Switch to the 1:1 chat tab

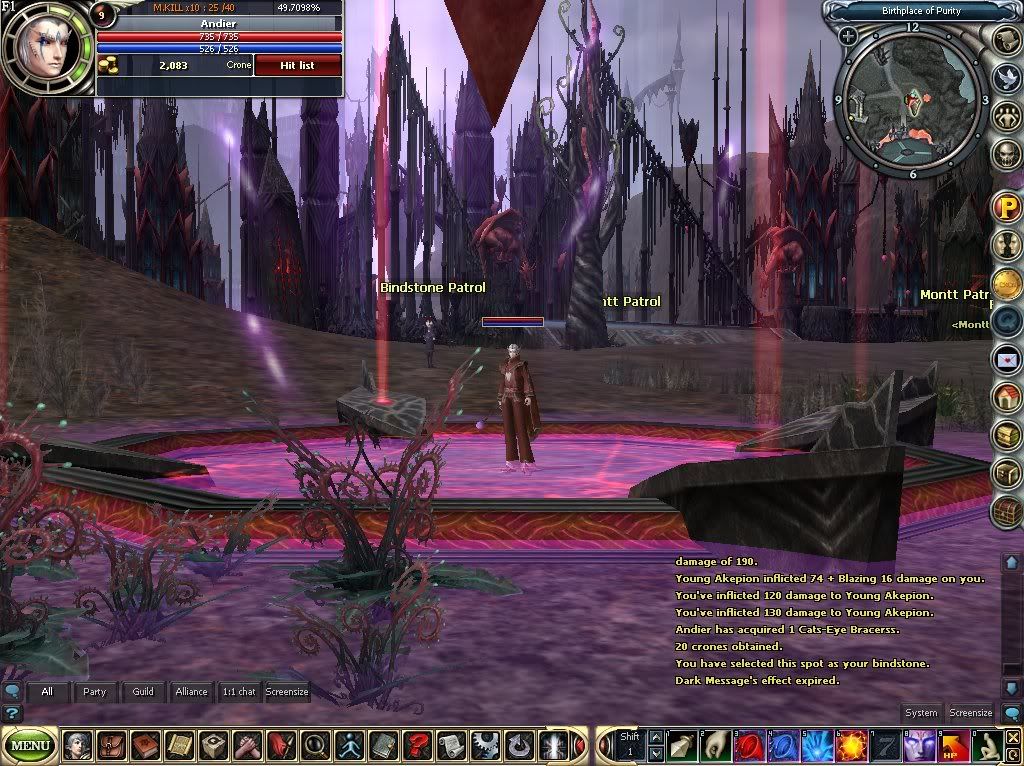[239, 691]
